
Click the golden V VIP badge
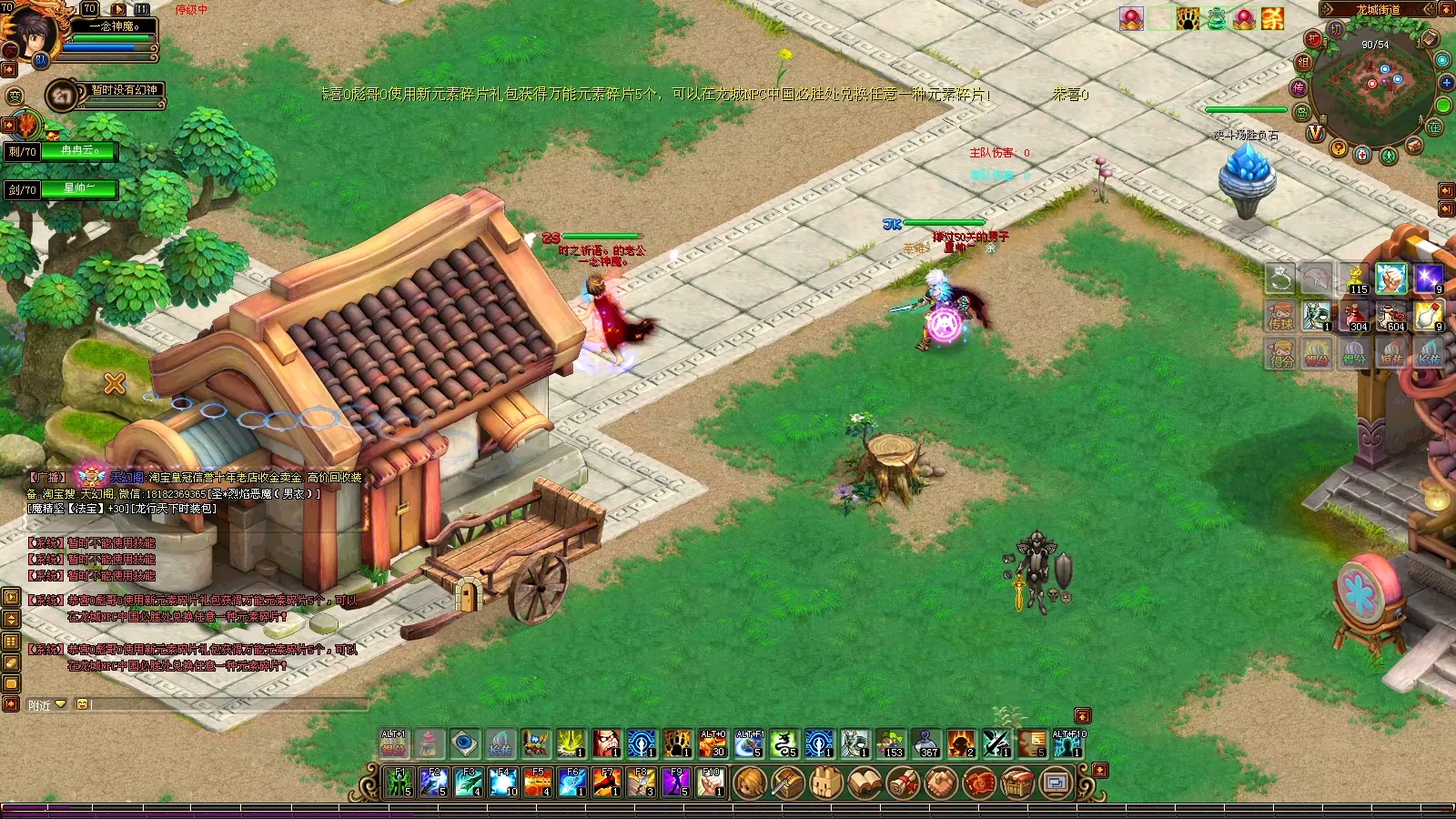[x=1315, y=133]
